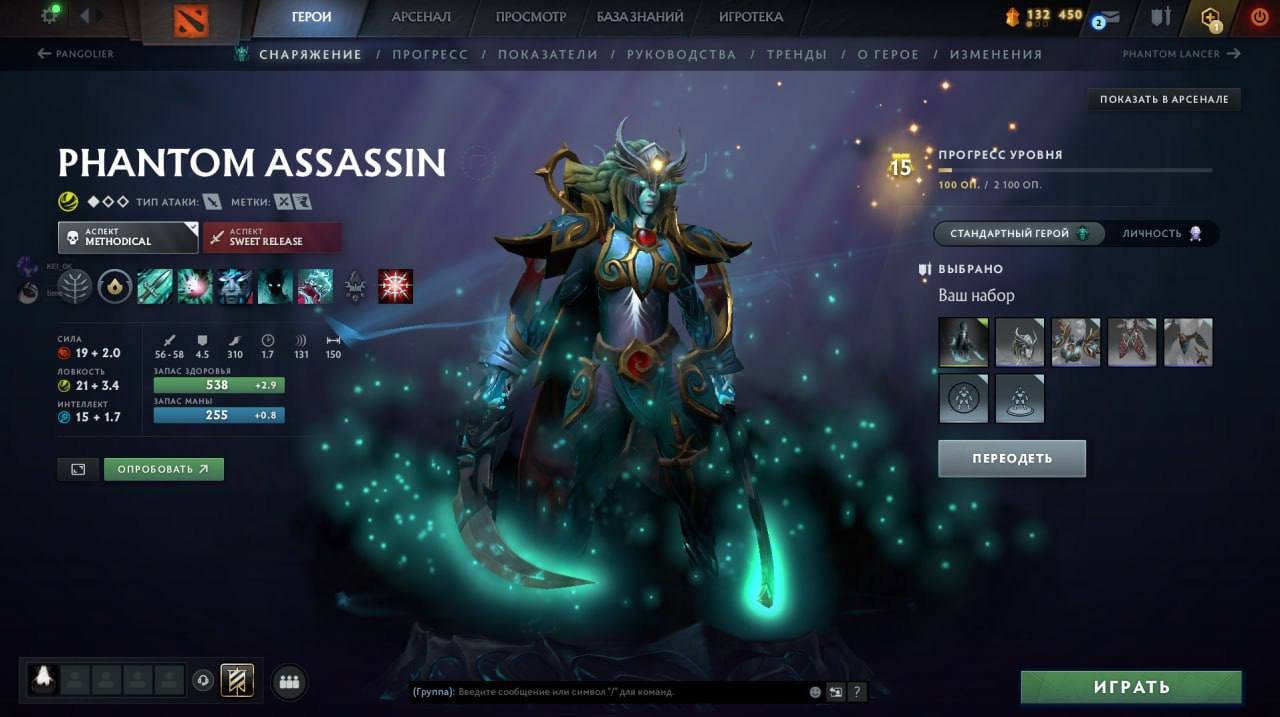This screenshot has width=1280, height=717.
Task: Click the group chat input field
Action: point(630,691)
